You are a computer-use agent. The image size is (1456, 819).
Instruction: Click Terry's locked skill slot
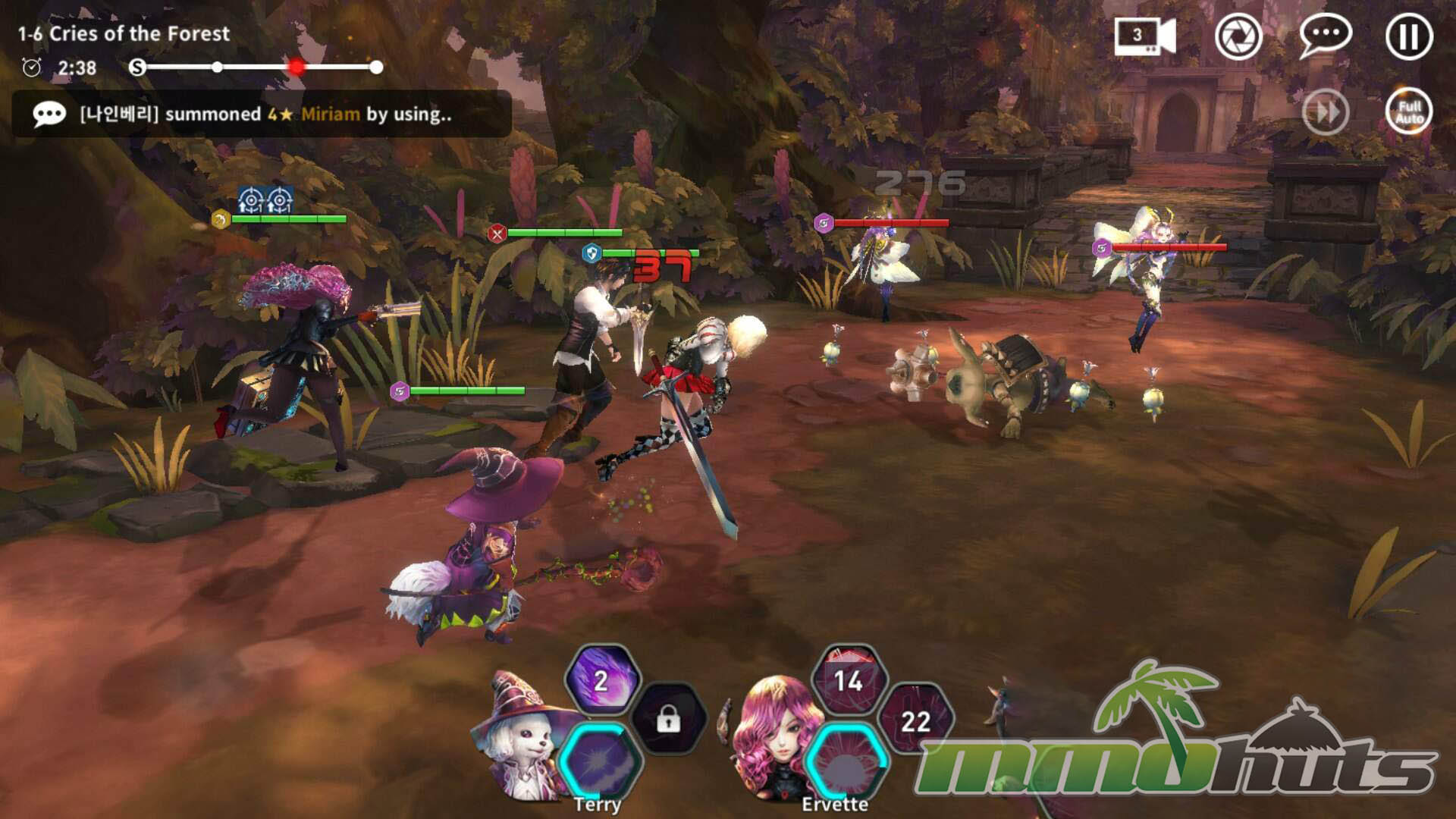[668, 719]
